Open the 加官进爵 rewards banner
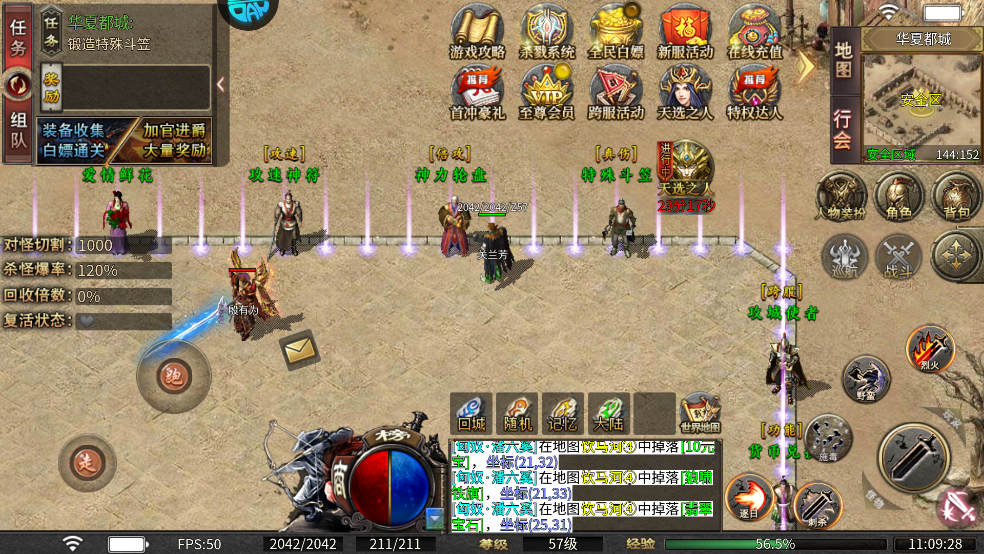 coord(172,141)
